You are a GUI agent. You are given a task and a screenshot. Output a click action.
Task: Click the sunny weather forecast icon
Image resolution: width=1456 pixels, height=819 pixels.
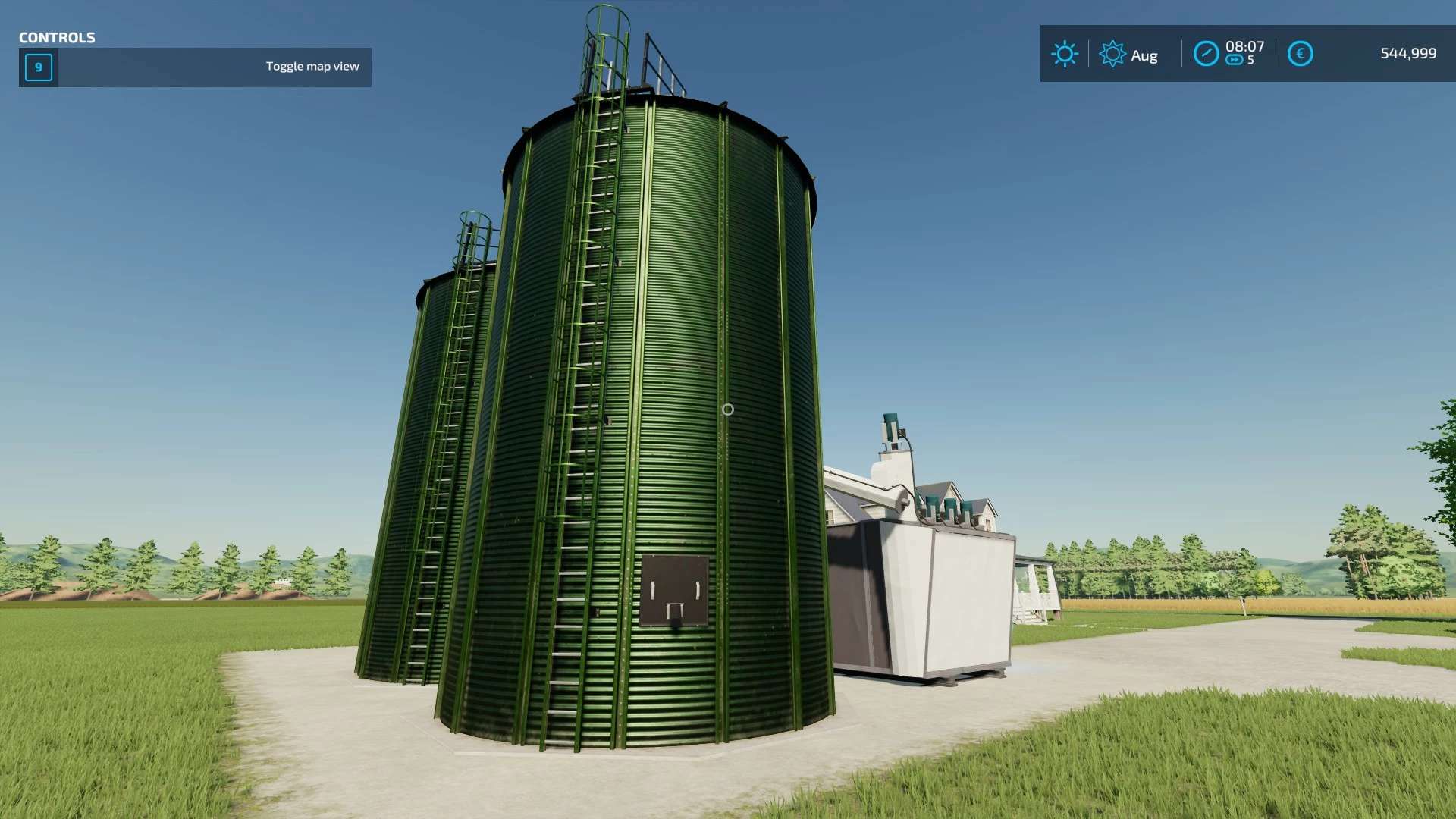coord(1065,54)
